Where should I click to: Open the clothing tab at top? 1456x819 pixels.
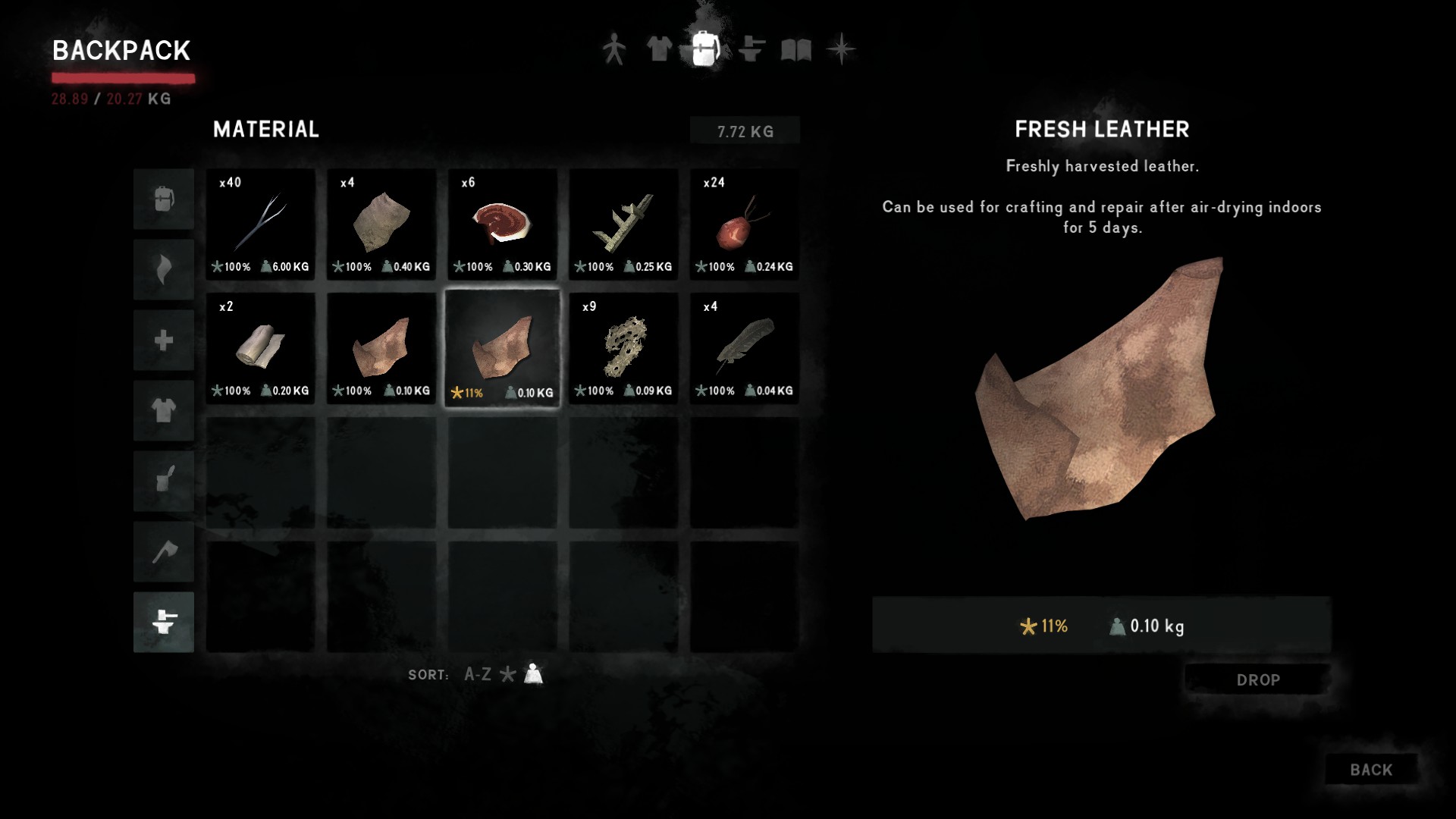coord(658,50)
